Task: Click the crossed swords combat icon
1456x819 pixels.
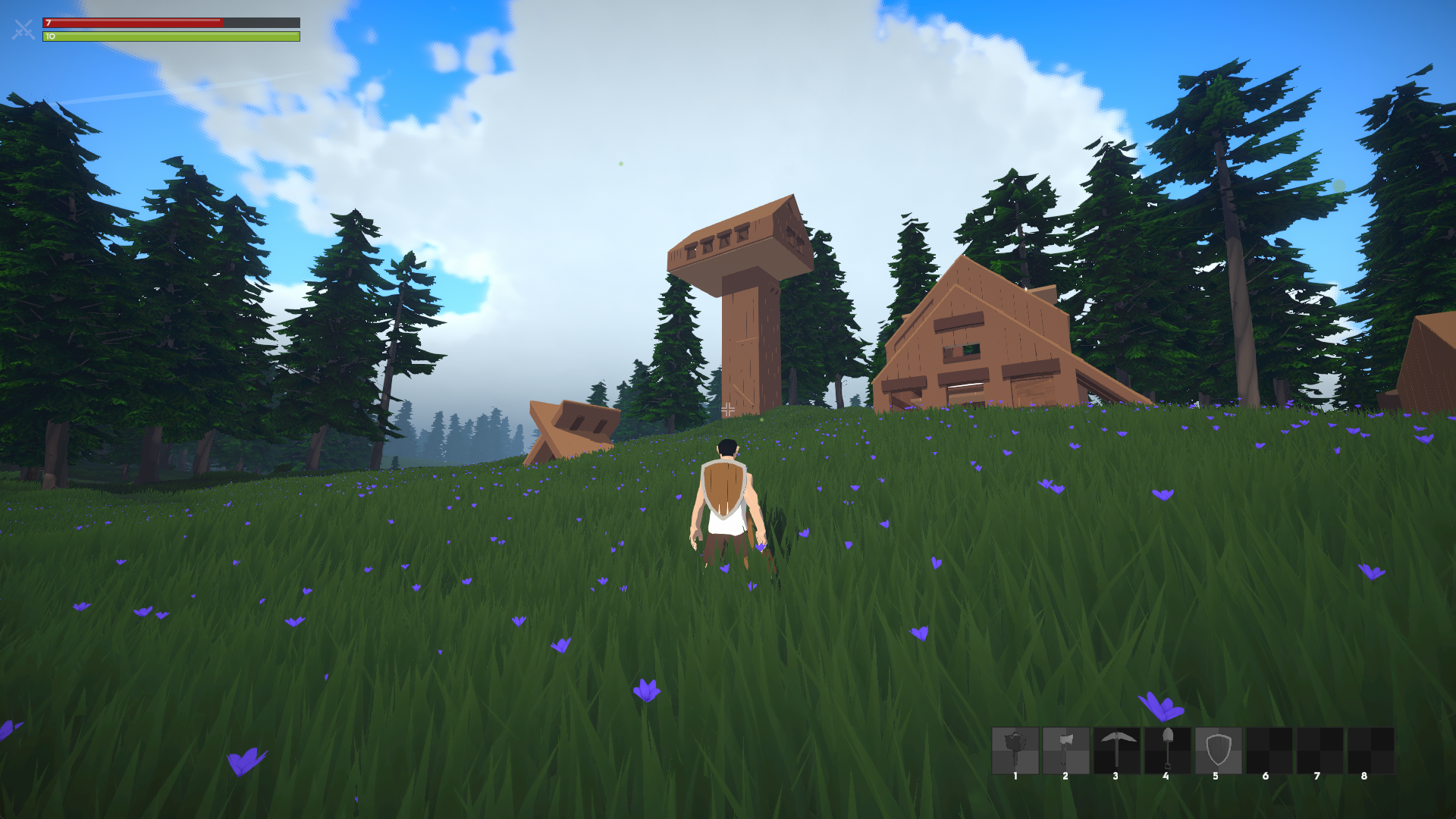Action: [x=24, y=30]
